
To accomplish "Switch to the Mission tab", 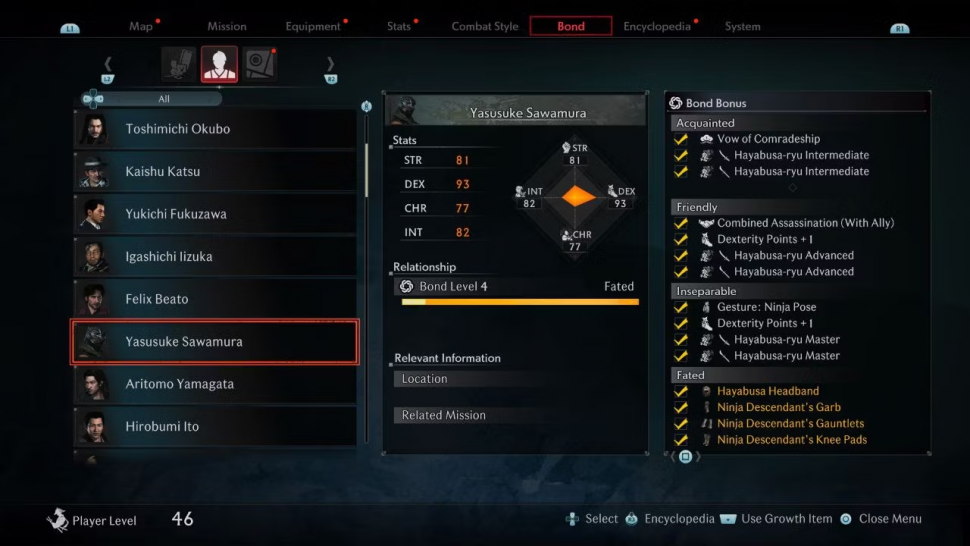I will pyautogui.click(x=227, y=27).
